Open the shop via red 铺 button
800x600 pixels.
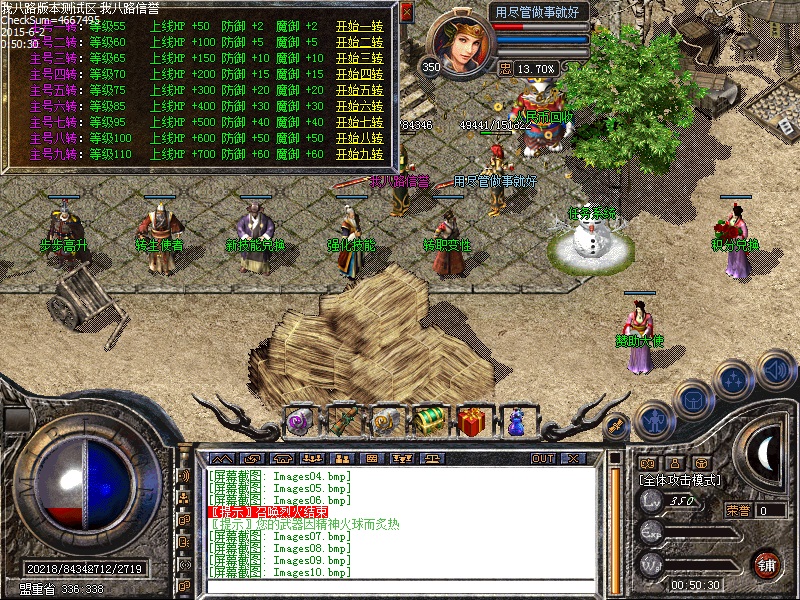(768, 564)
